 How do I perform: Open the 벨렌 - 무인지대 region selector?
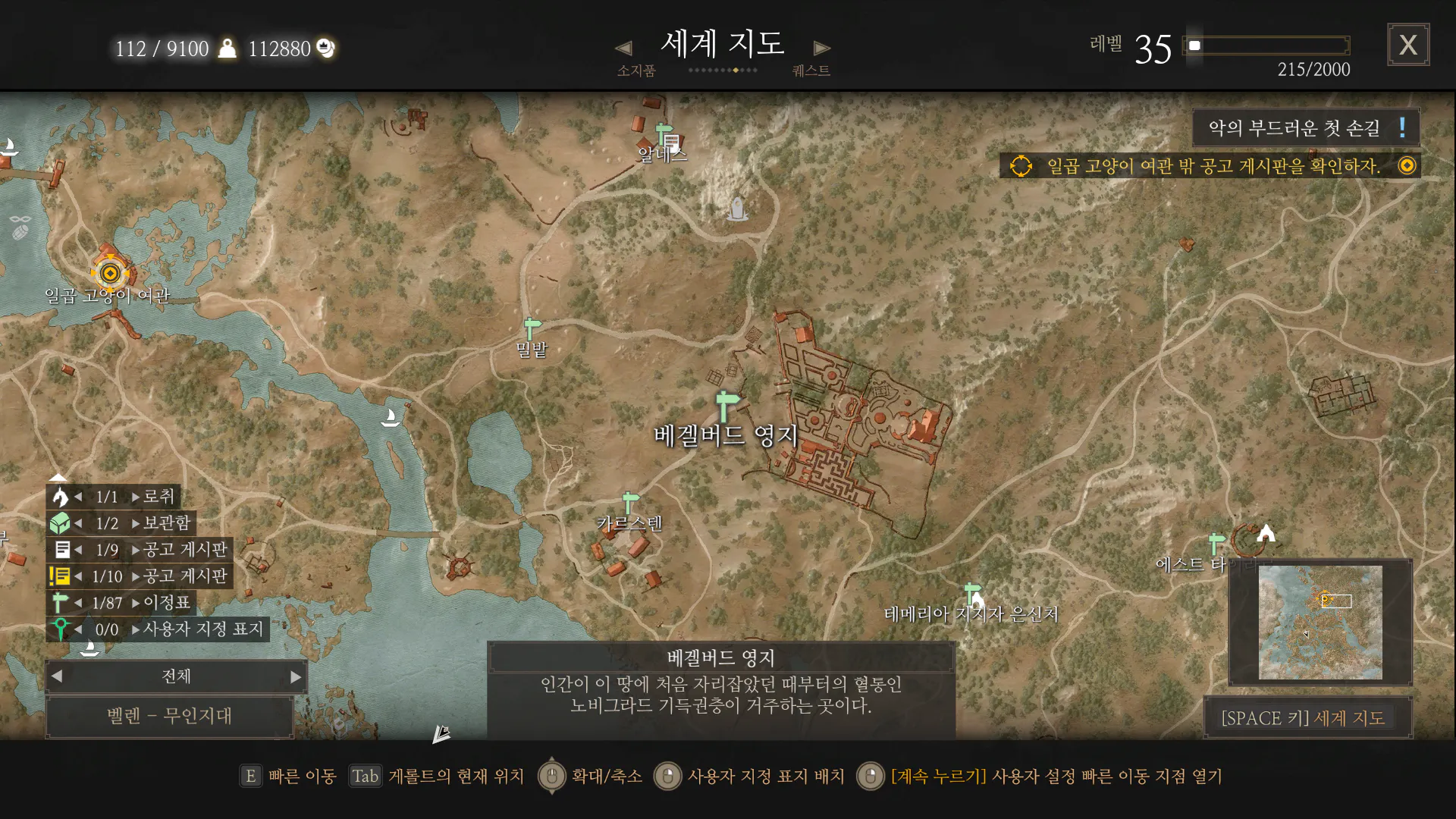tap(169, 716)
